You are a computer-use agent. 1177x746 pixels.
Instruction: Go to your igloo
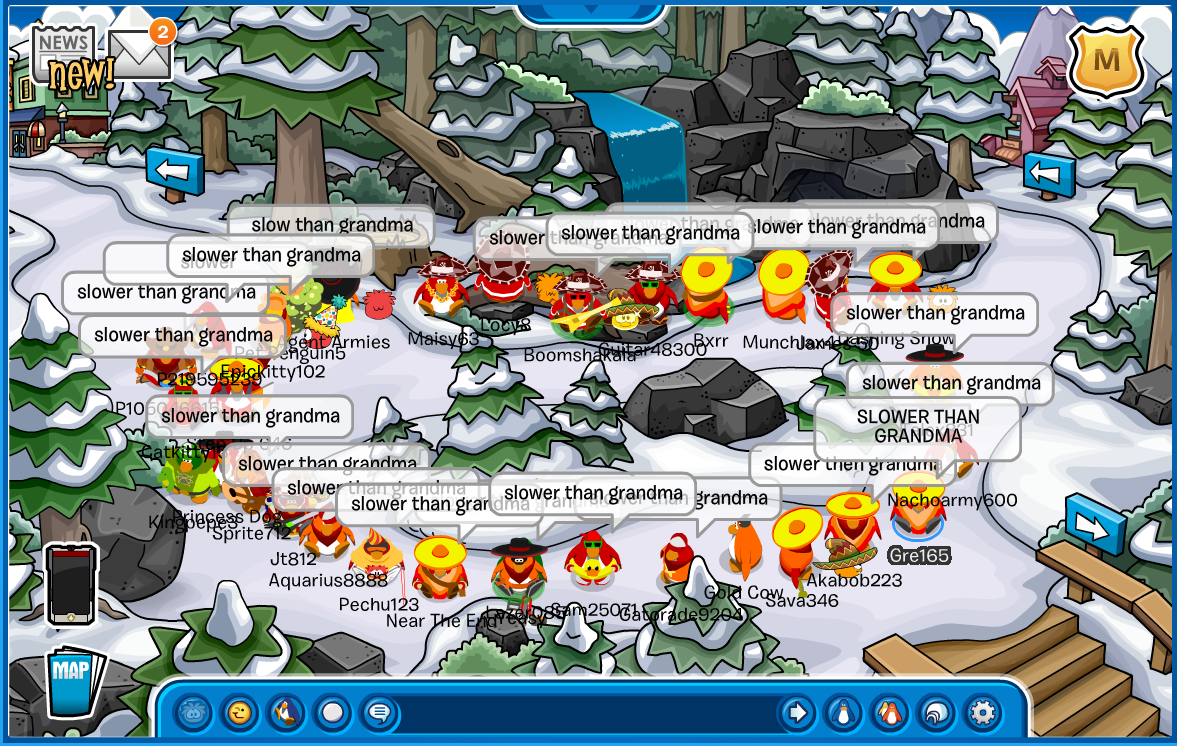tap(936, 713)
